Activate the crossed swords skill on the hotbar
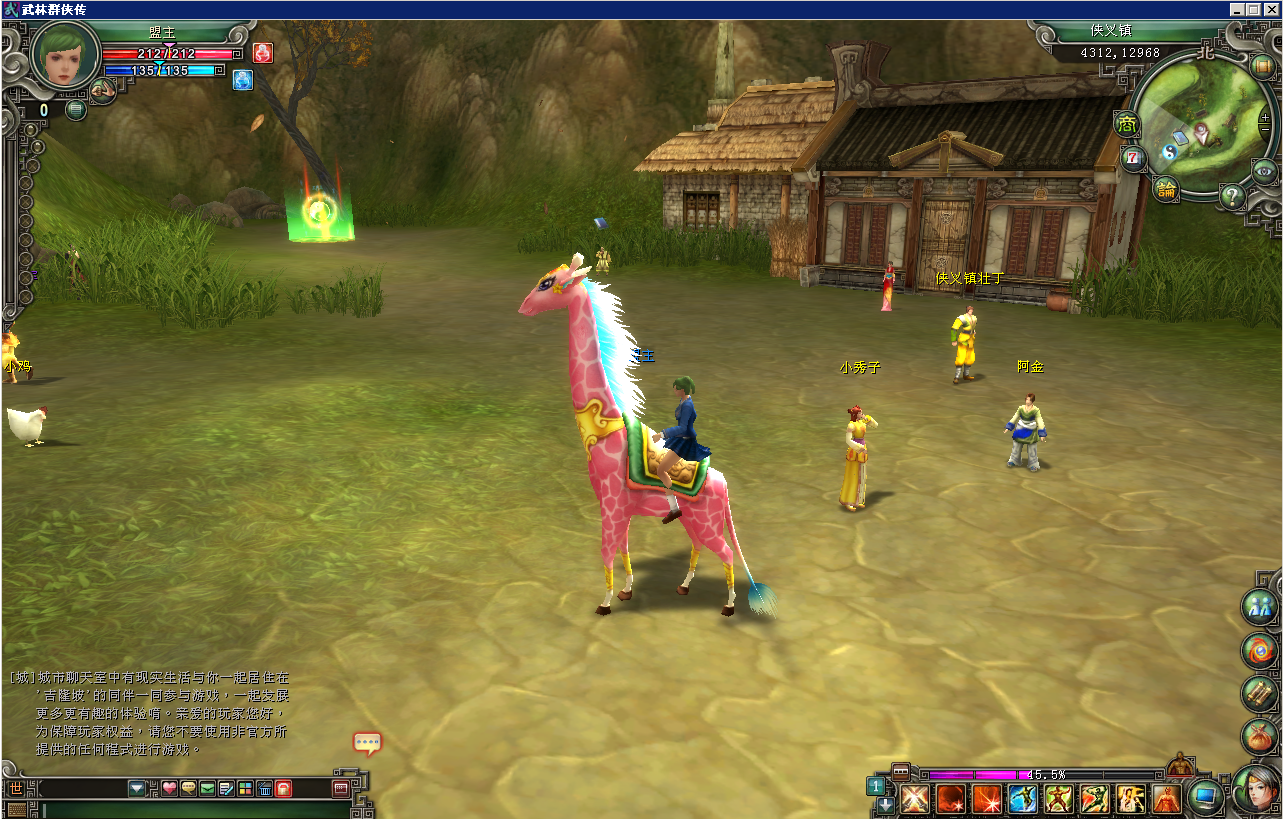 pyautogui.click(x=914, y=799)
